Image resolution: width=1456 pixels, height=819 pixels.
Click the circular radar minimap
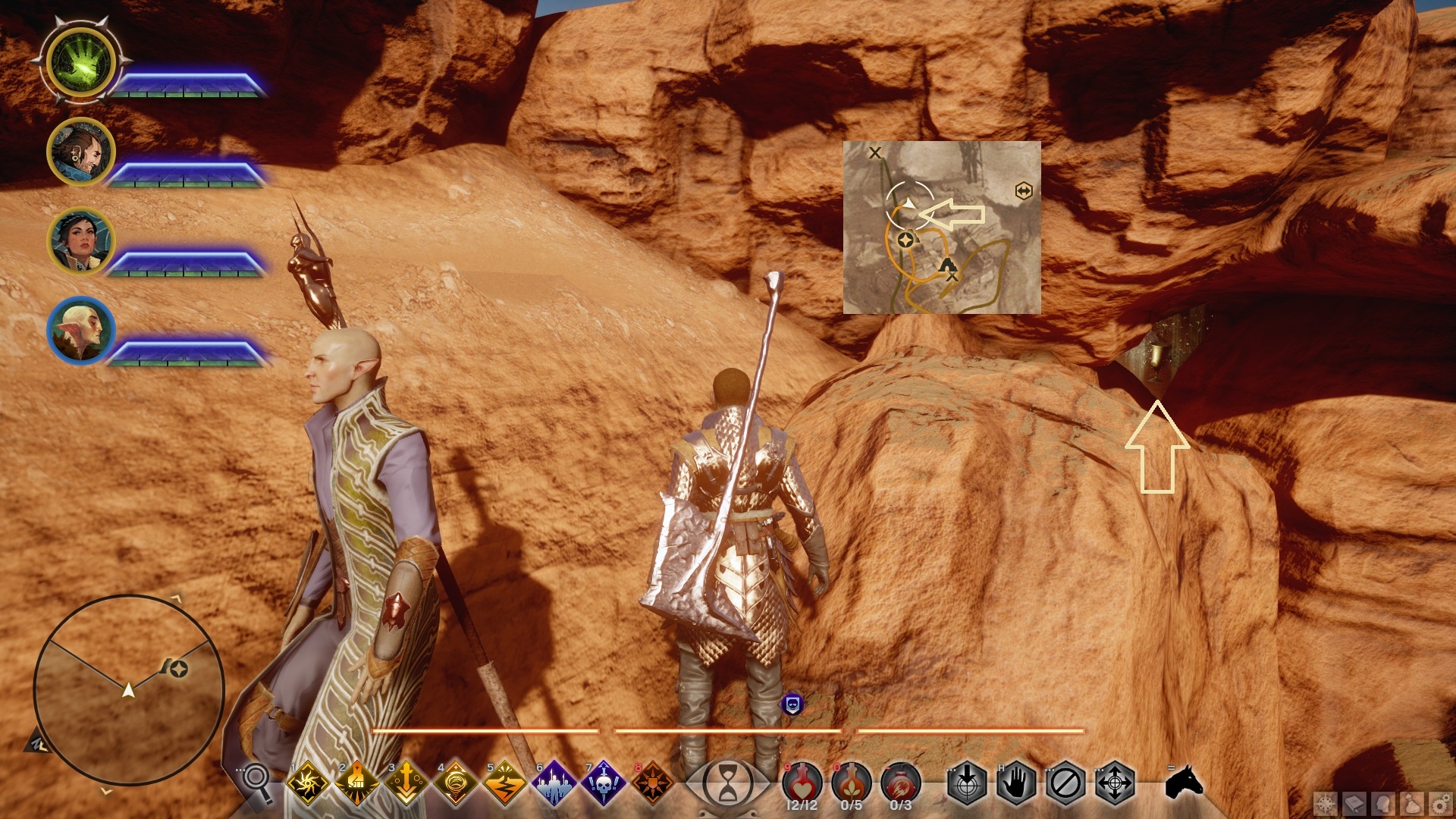(x=129, y=689)
